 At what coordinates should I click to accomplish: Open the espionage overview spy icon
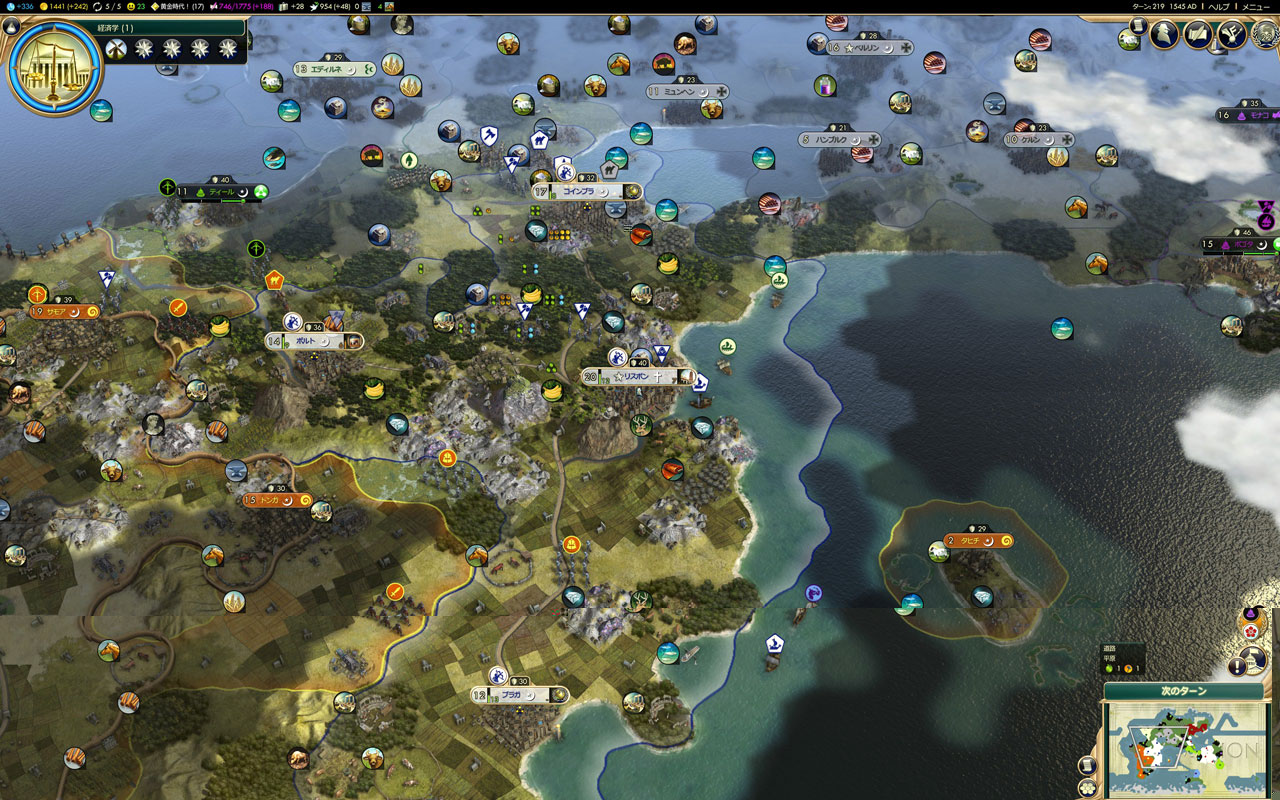[1164, 34]
